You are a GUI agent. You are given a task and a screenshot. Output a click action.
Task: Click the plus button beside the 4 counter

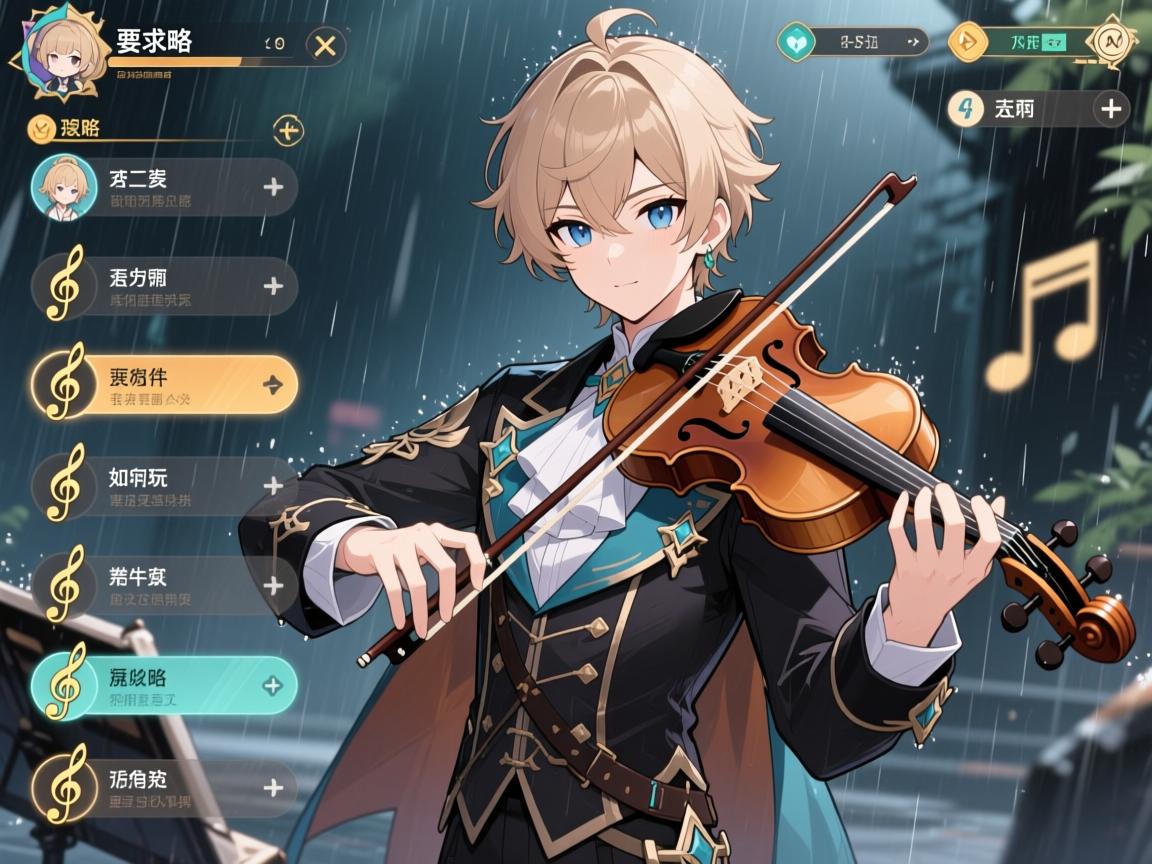point(1111,108)
